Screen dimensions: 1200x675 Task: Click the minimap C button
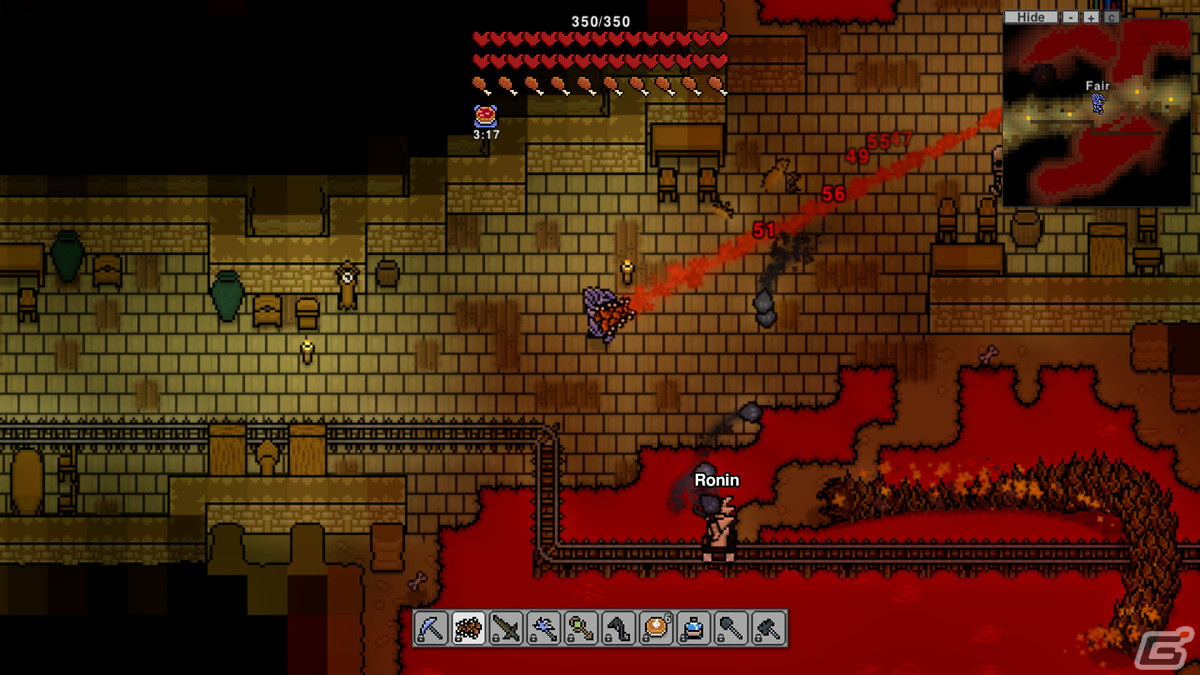pyautogui.click(x=1111, y=17)
